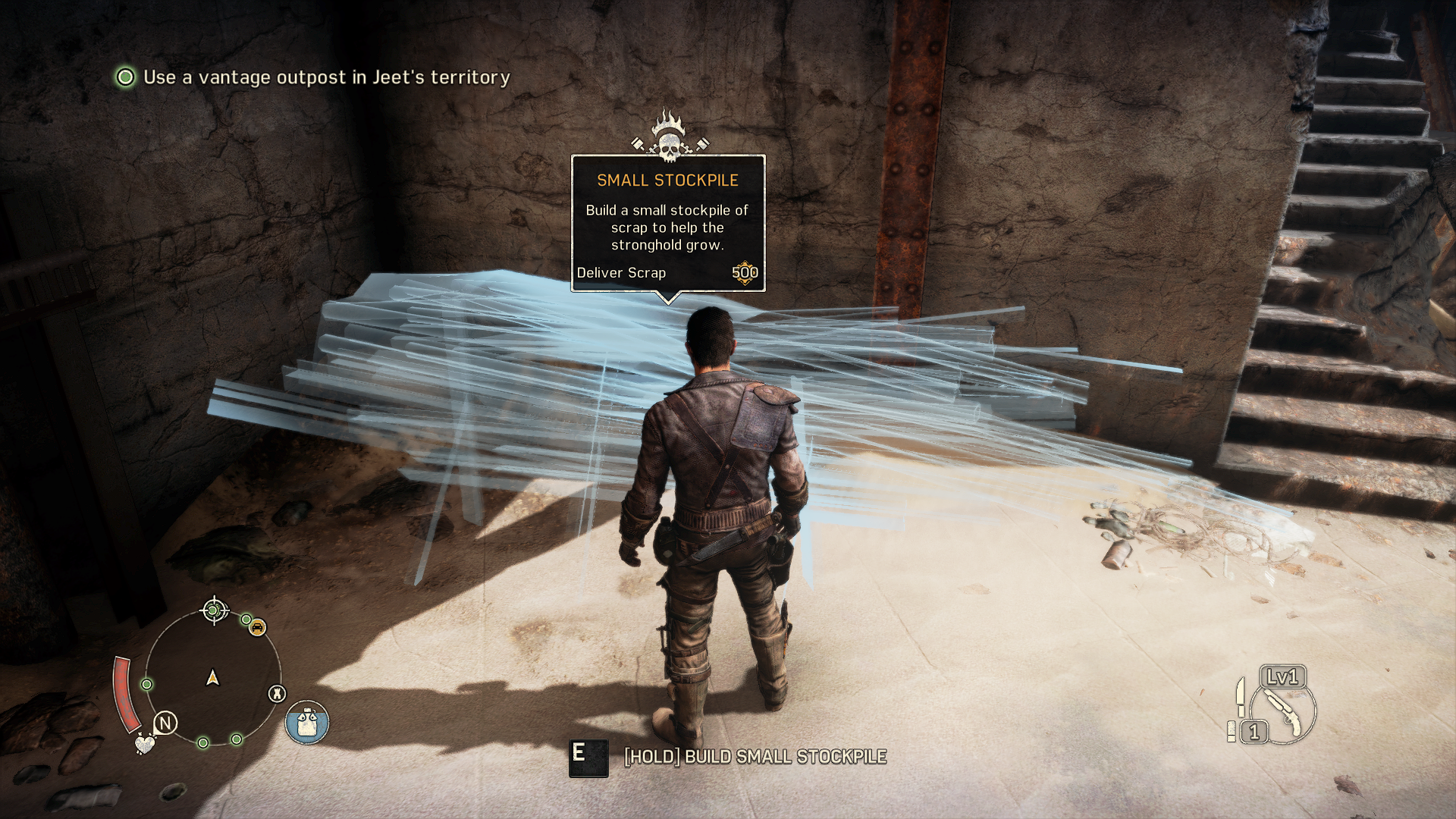The image size is (1456, 819).
Task: Click the Small Stockpile info panel
Action: point(667,224)
